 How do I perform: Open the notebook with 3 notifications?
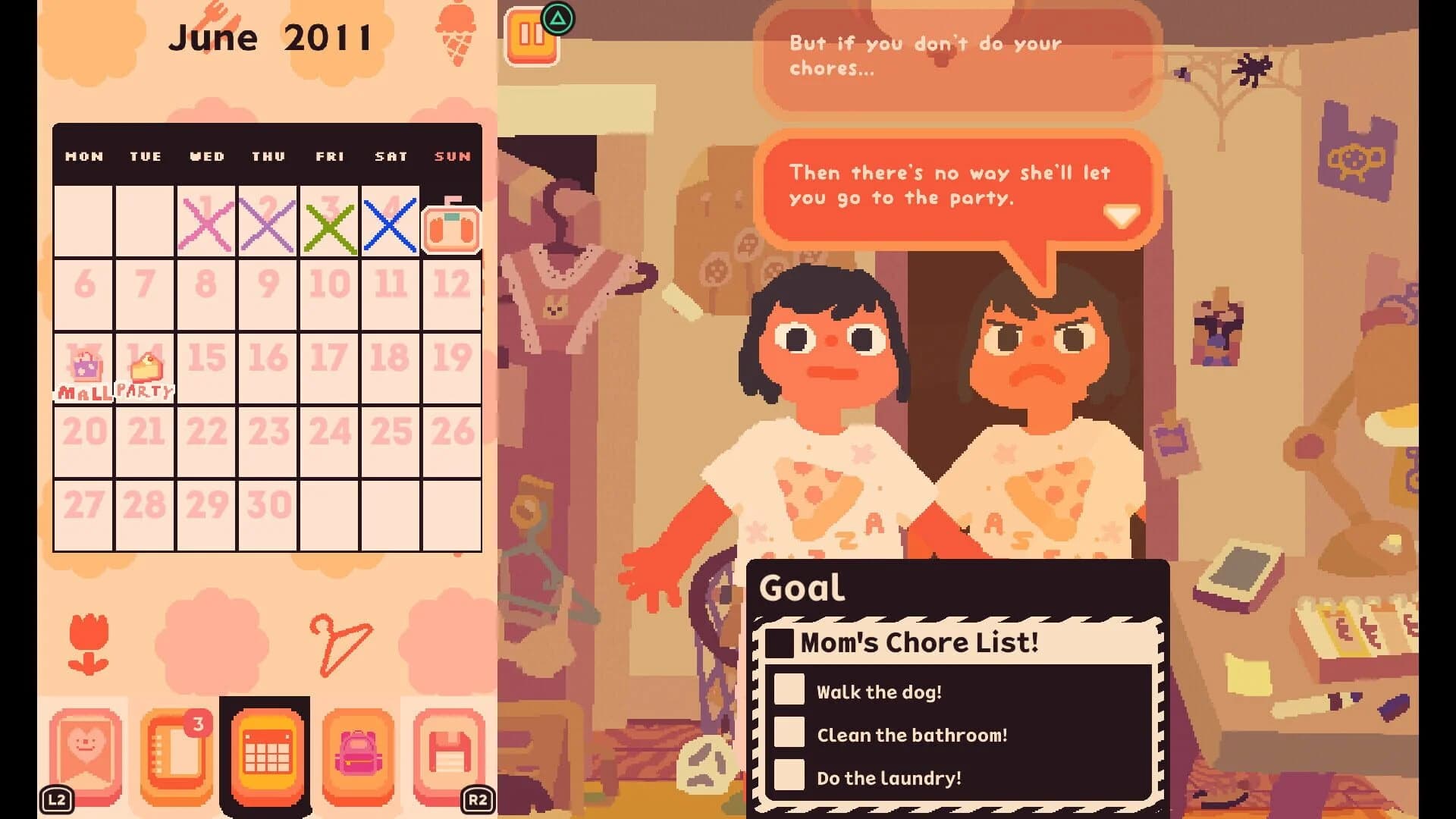(x=177, y=755)
